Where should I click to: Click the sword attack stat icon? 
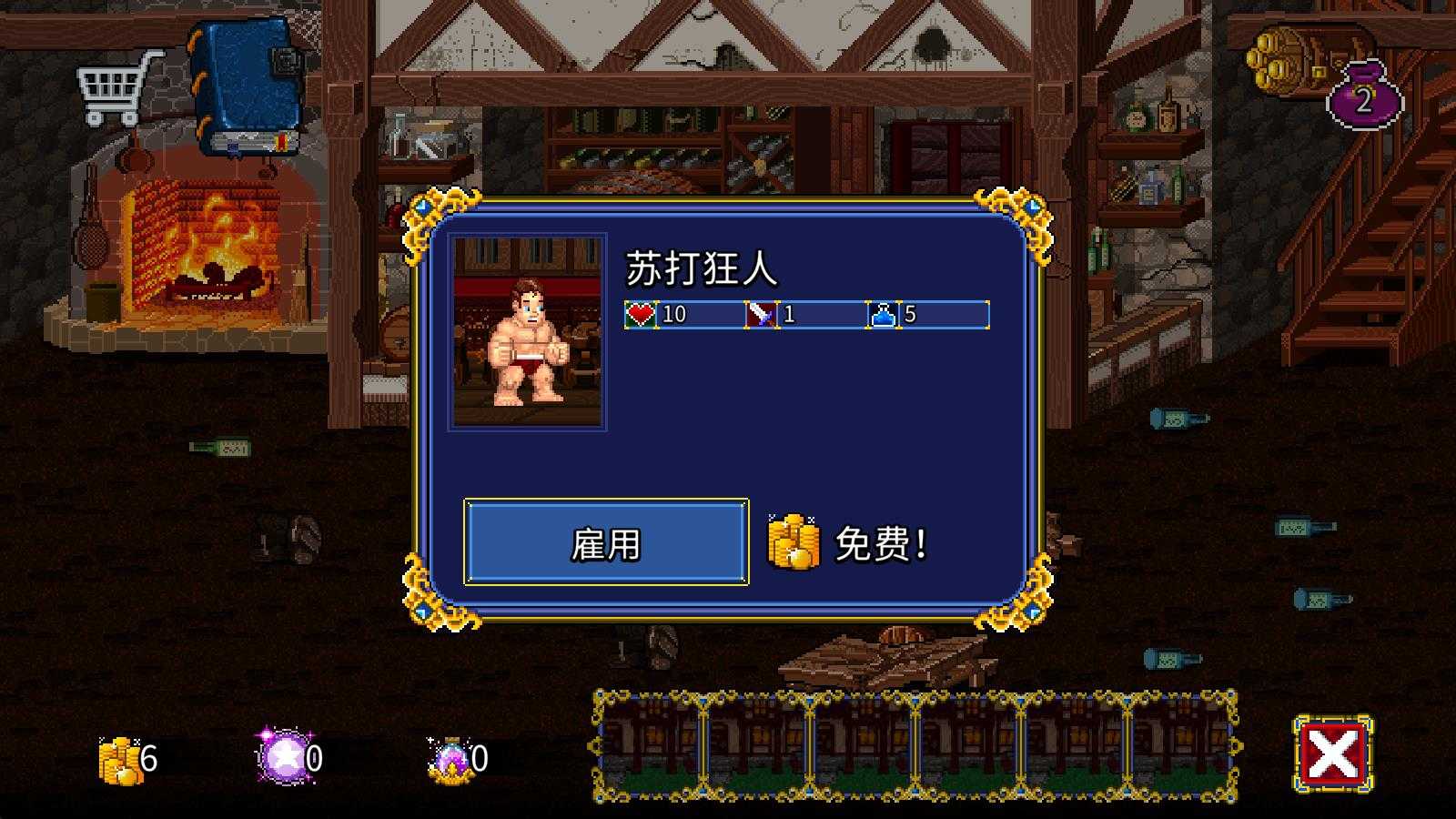[x=763, y=314]
